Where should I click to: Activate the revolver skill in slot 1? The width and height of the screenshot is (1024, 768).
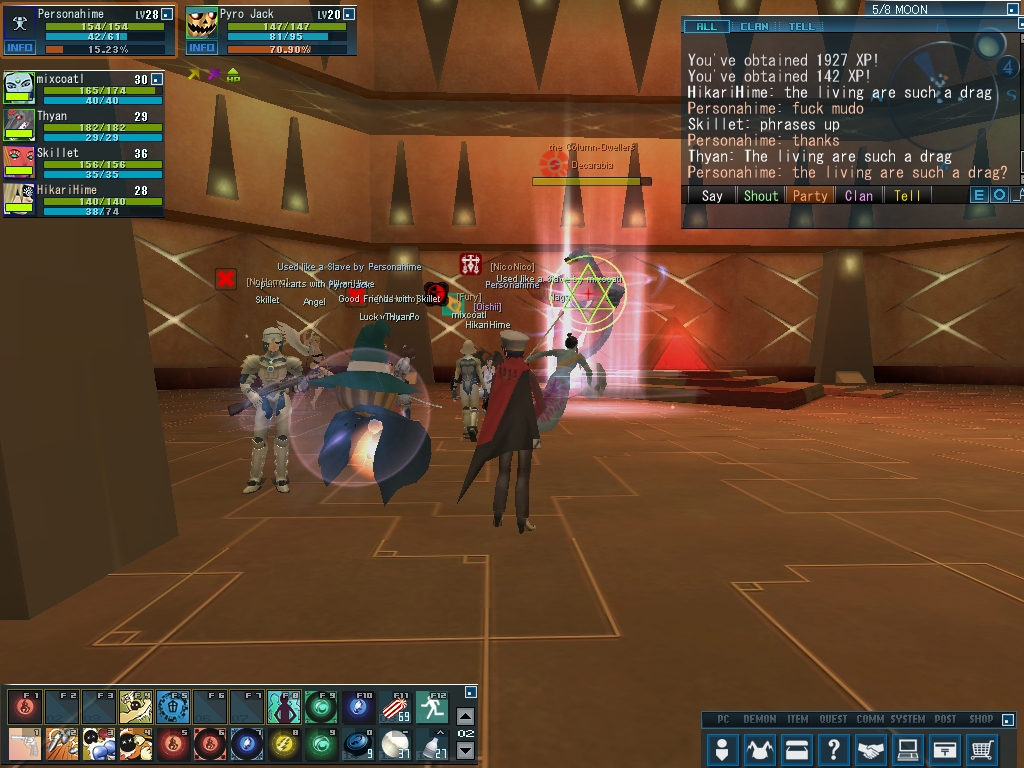tap(25, 744)
